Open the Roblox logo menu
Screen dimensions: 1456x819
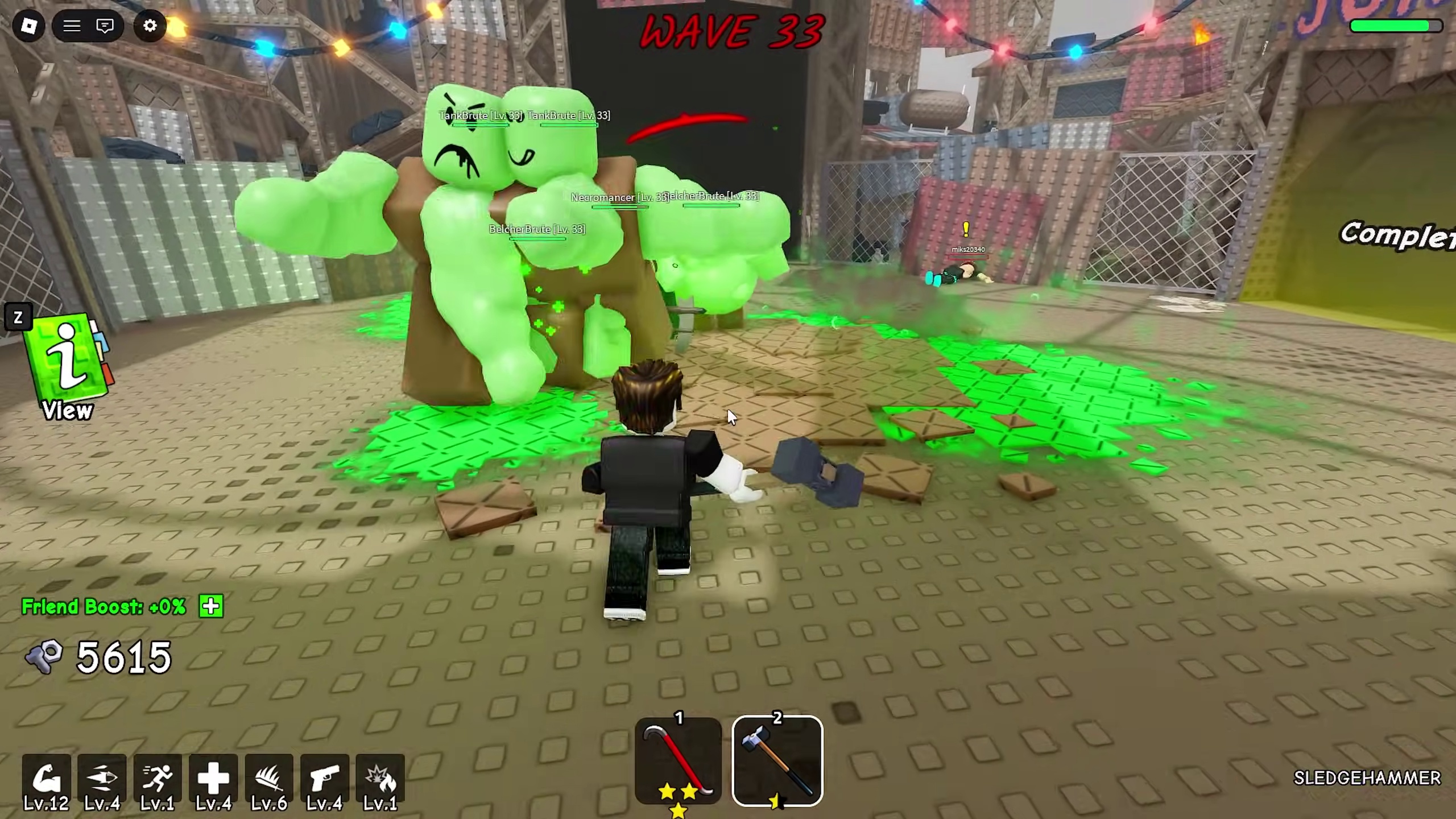pos(28,26)
